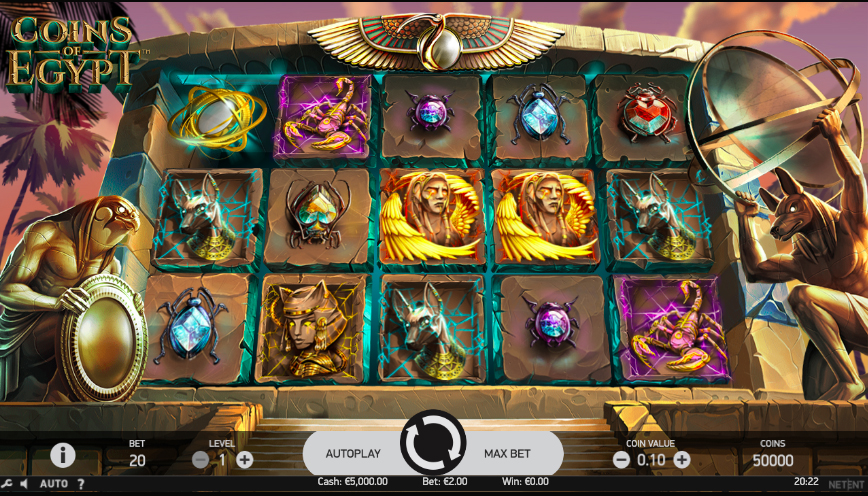
Task: Spin the reels with the circular arrows button
Action: [x=433, y=442]
